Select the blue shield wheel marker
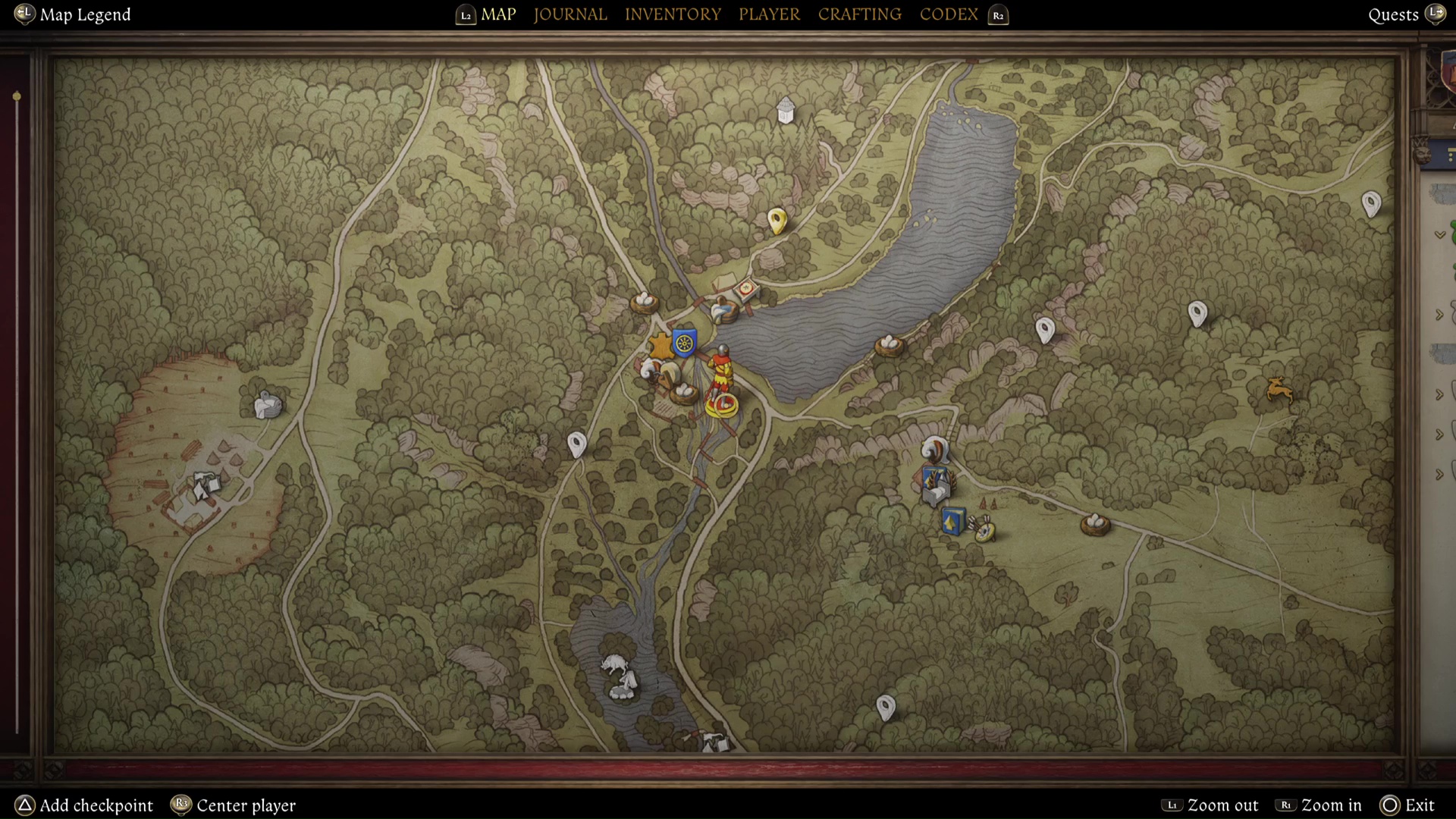Image resolution: width=1456 pixels, height=819 pixels. (x=684, y=342)
